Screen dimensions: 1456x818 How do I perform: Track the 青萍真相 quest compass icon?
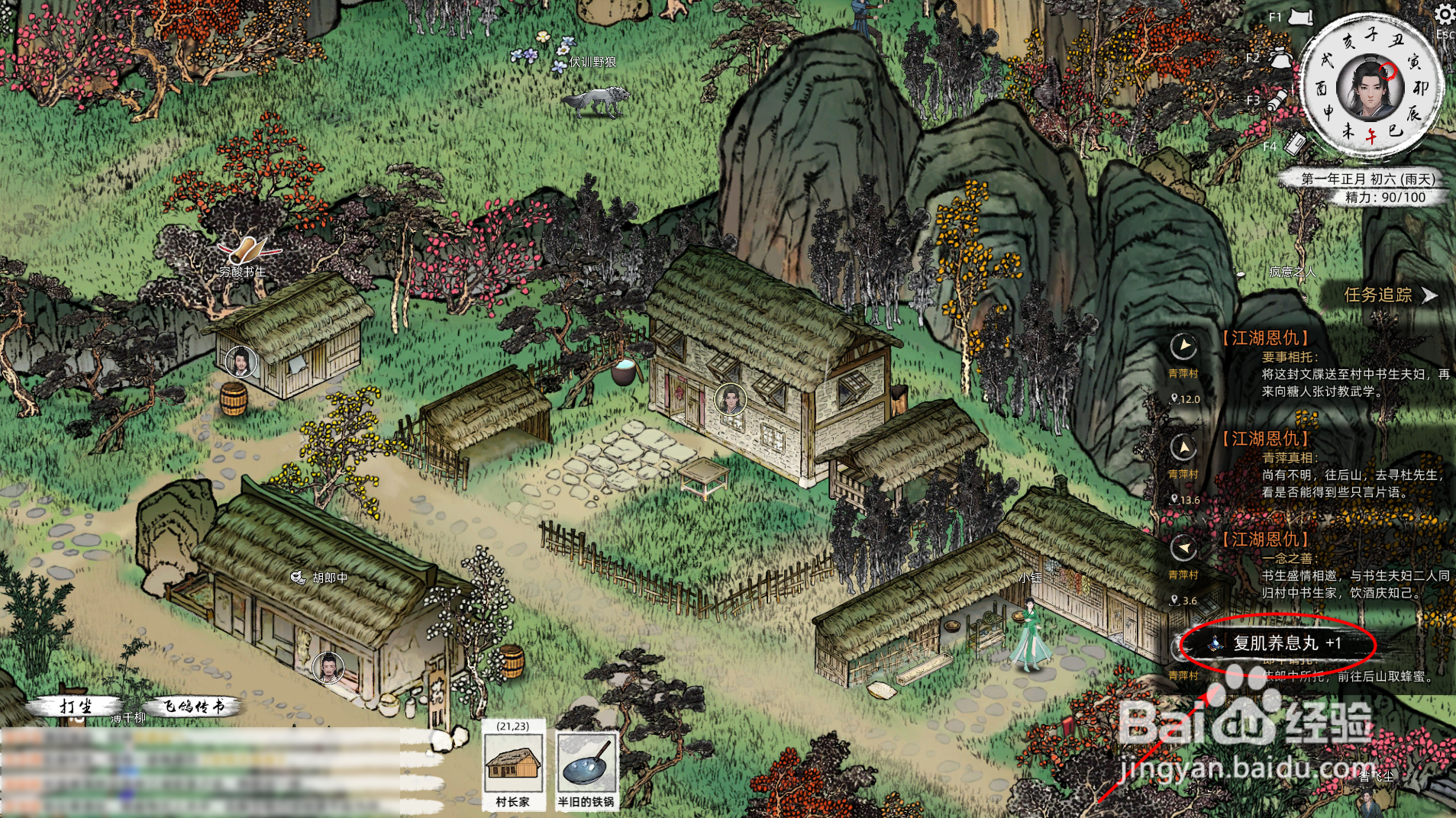(x=1183, y=447)
